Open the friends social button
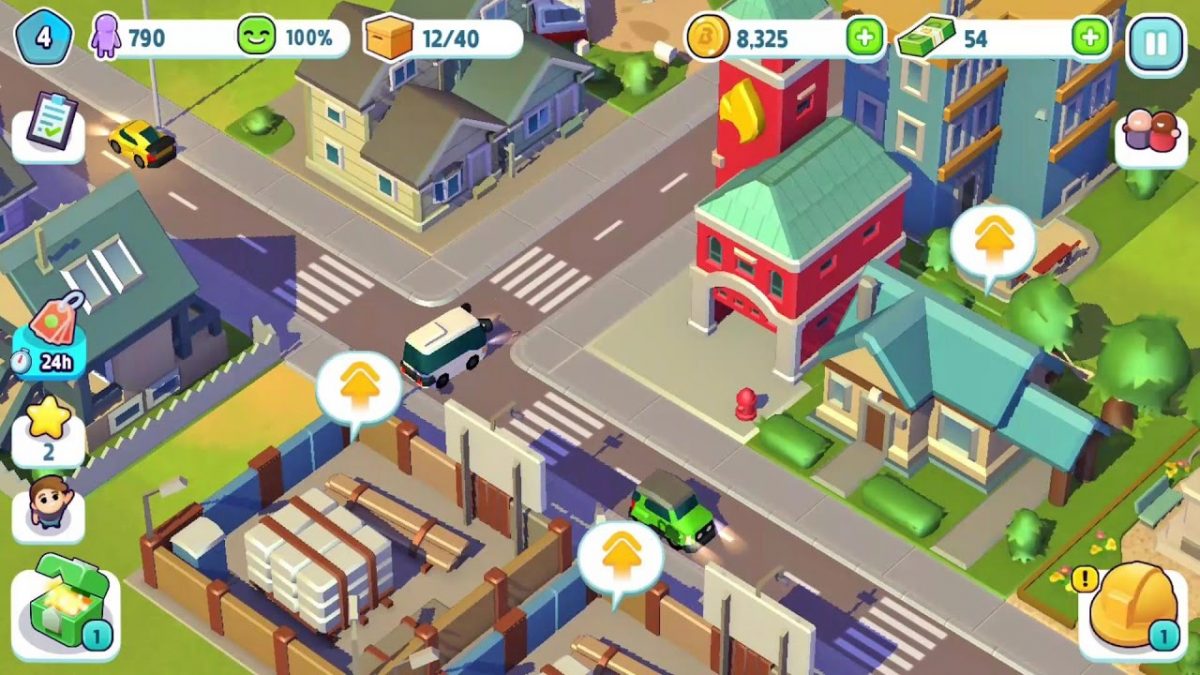 [x=1150, y=134]
